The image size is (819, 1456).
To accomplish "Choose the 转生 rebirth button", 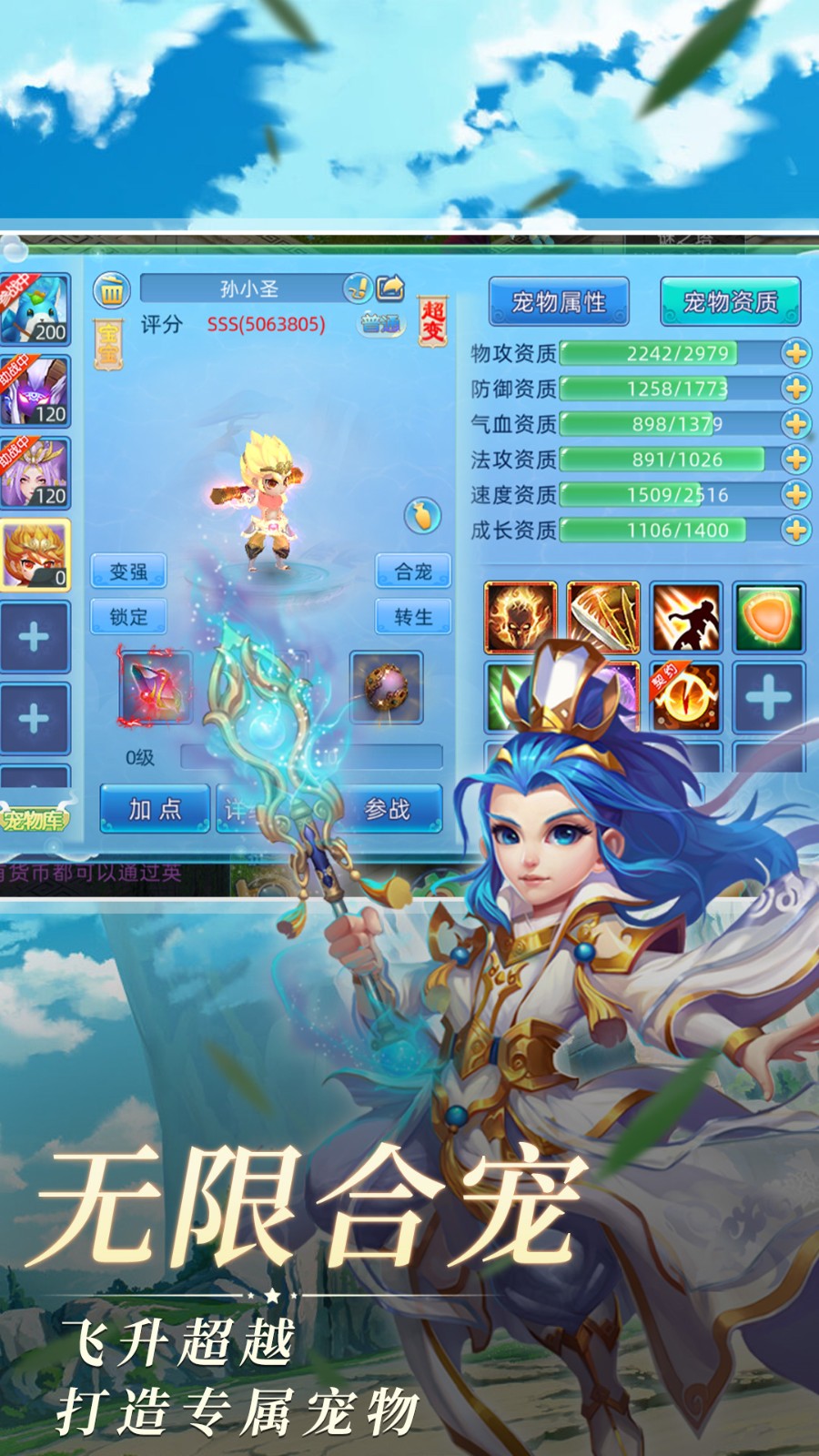I will coord(413,617).
